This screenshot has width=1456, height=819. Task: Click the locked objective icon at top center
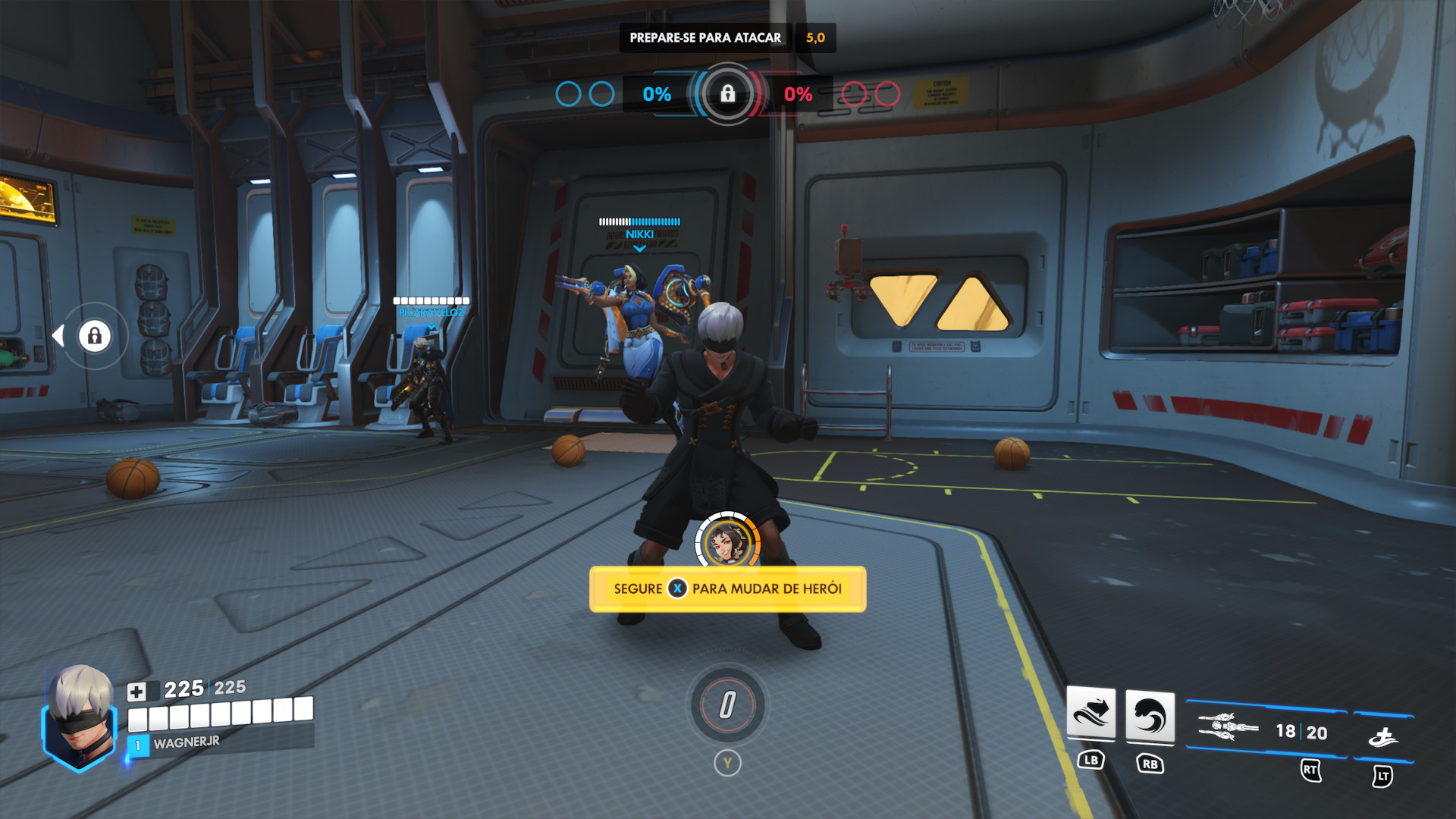coord(727,94)
